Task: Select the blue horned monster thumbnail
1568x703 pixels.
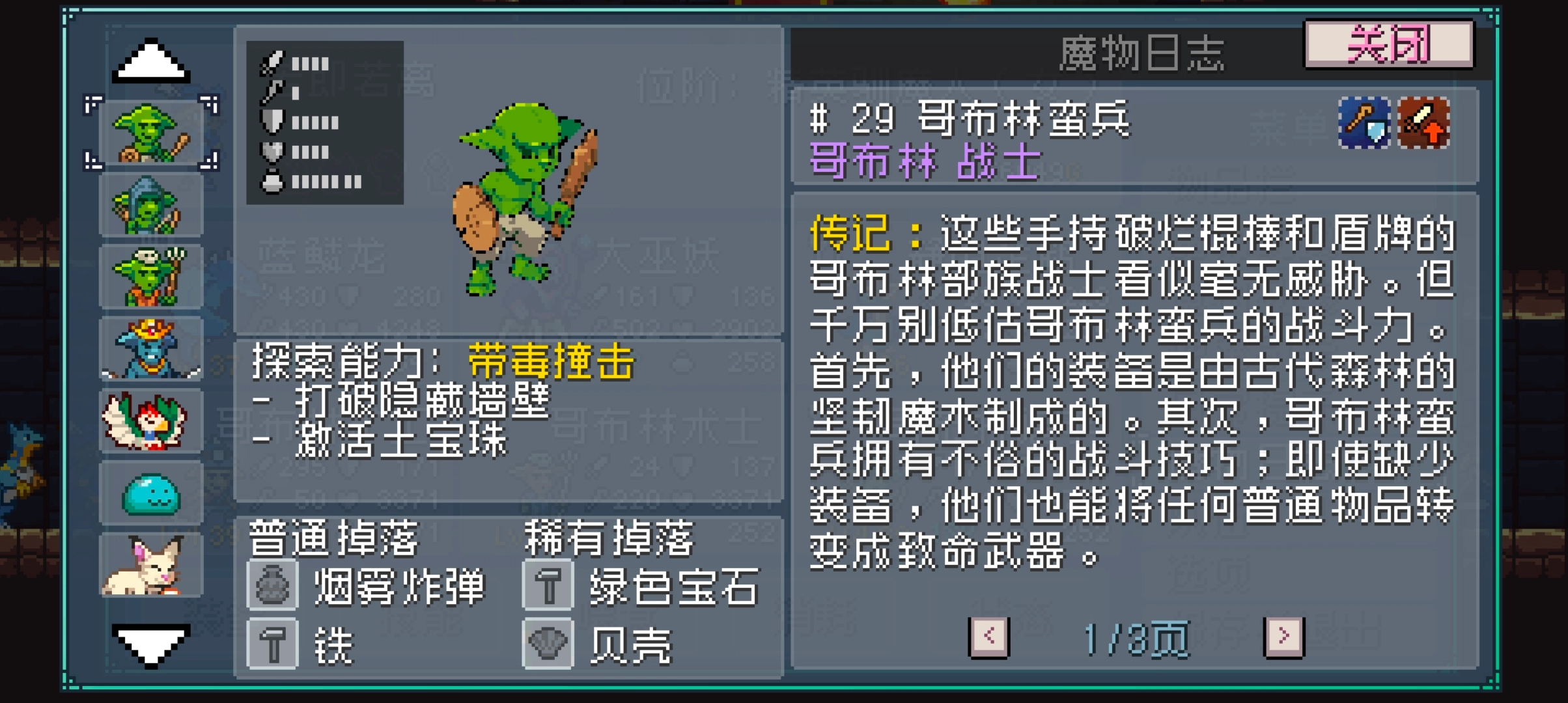Action: 150,347
